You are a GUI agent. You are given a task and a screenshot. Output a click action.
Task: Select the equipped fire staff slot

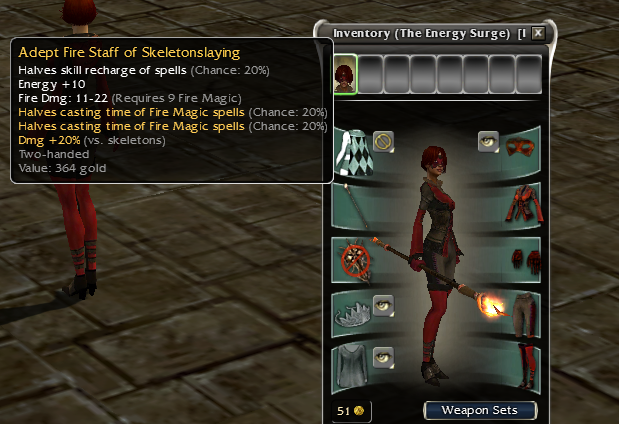353,206
